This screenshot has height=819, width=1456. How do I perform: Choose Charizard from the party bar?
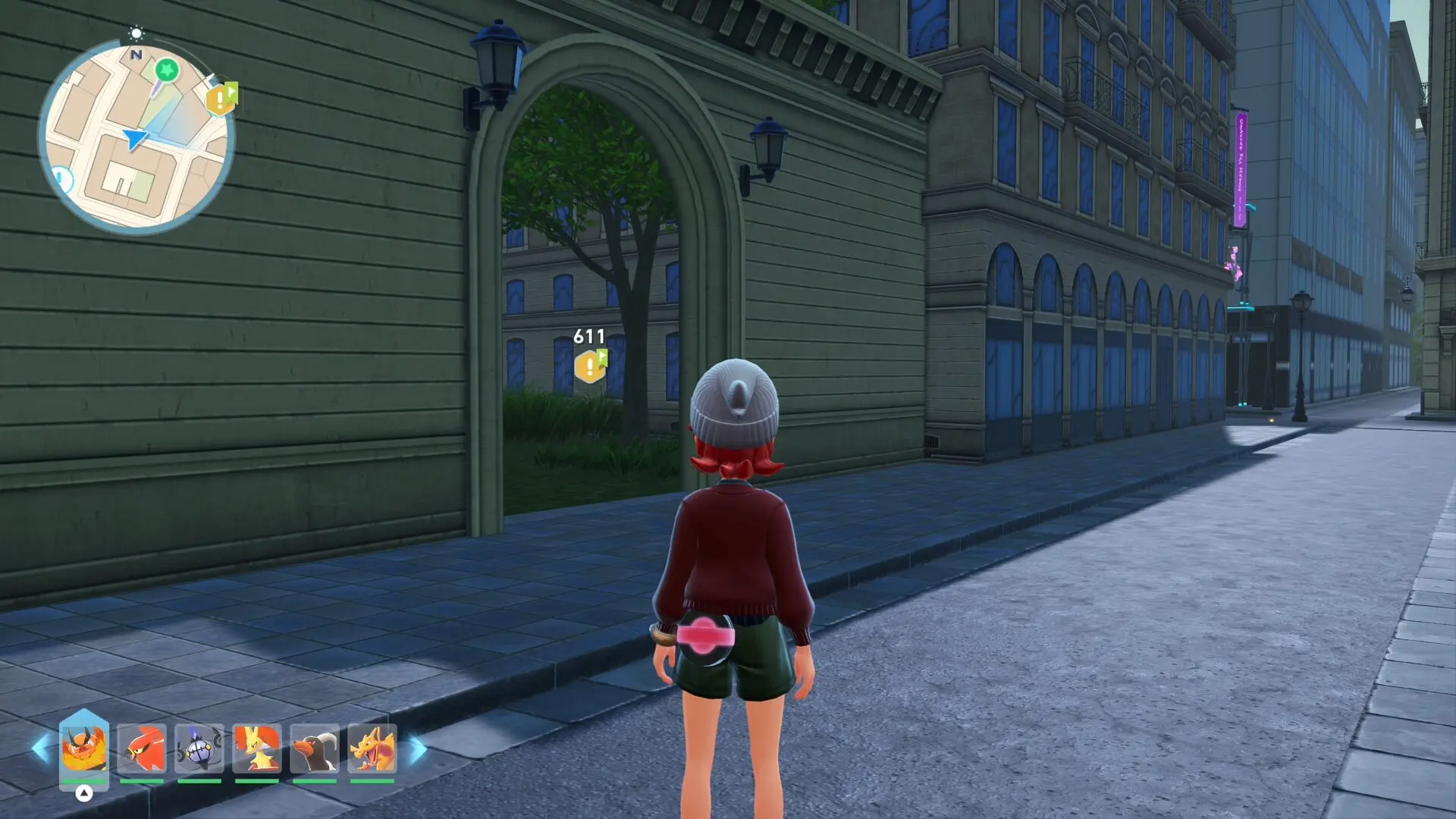[372, 748]
